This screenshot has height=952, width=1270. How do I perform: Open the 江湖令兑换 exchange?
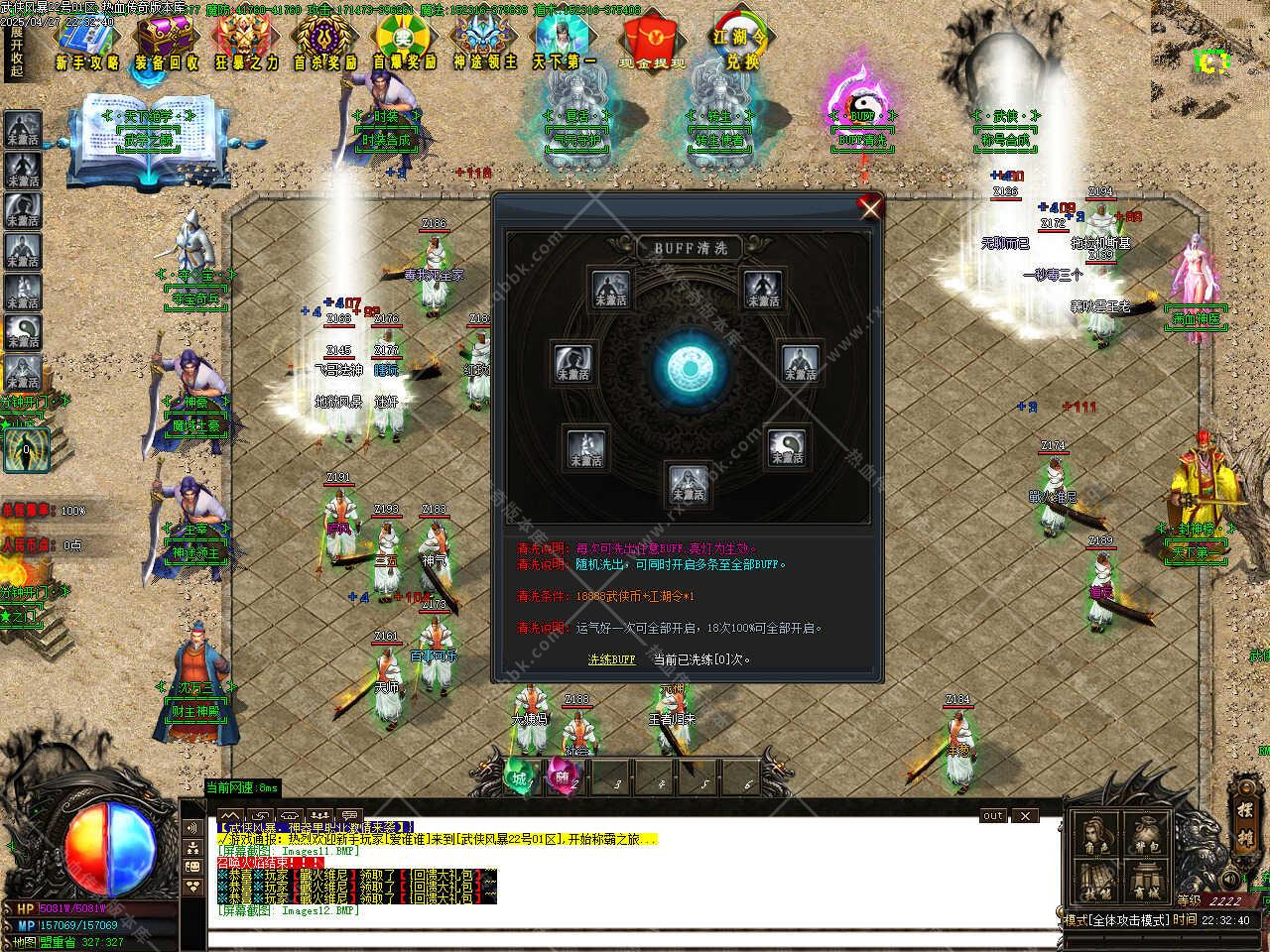(742, 42)
